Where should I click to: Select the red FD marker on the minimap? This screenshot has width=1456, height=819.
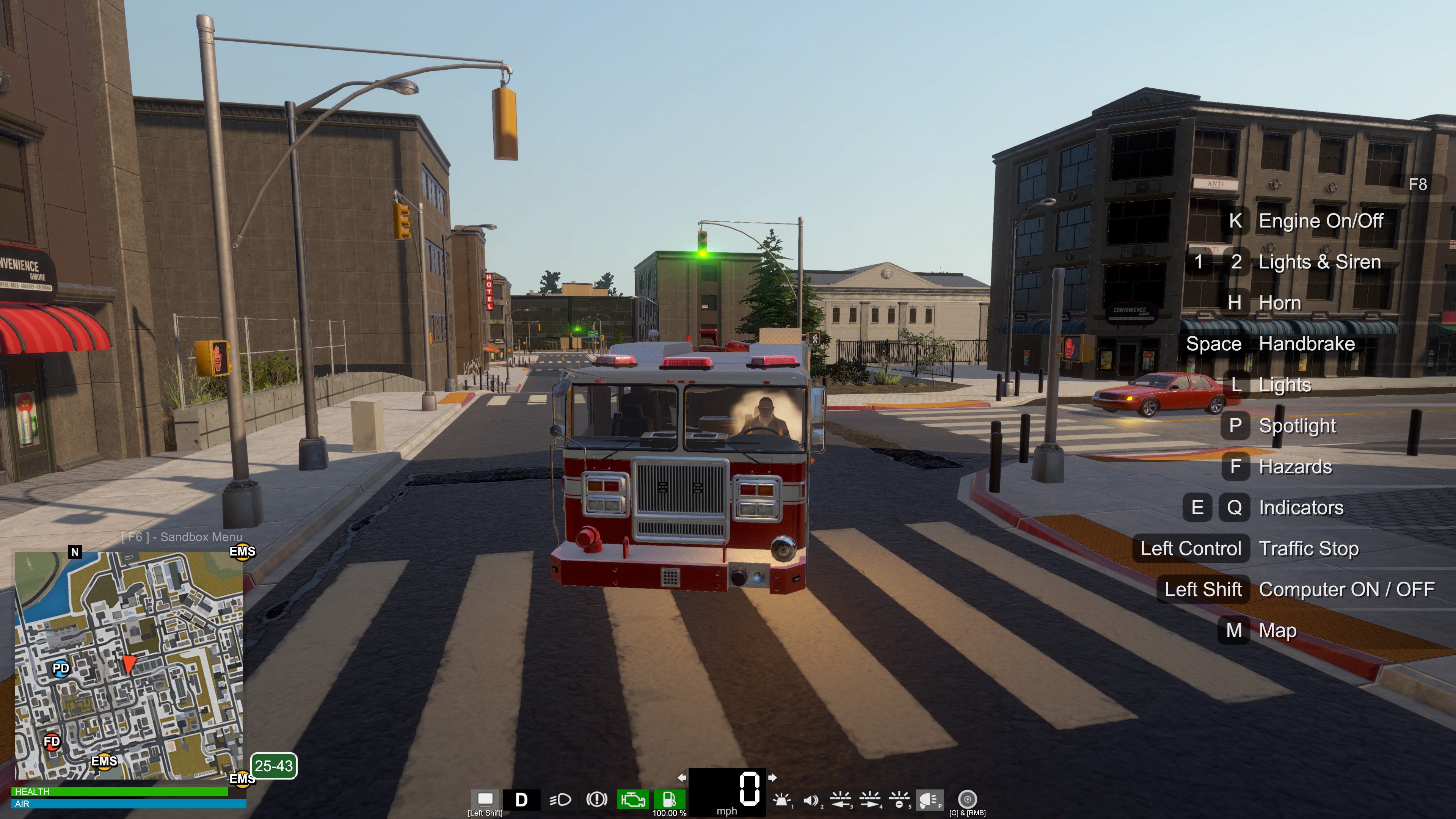coord(52,741)
